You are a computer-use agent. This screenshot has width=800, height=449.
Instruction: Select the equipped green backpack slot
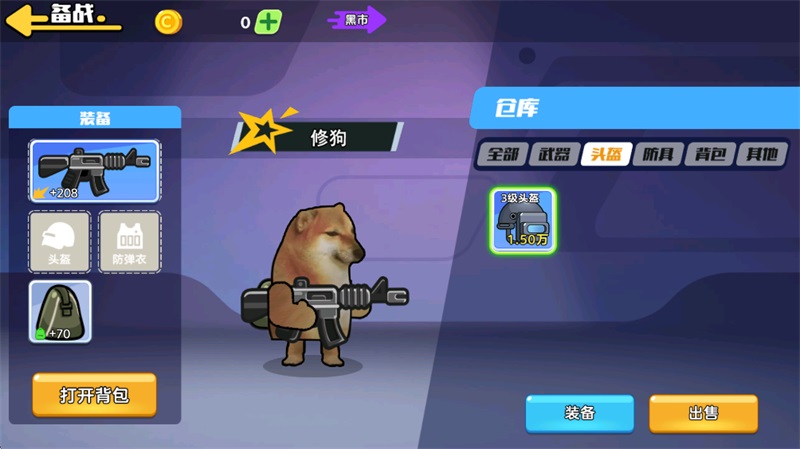tap(60, 311)
